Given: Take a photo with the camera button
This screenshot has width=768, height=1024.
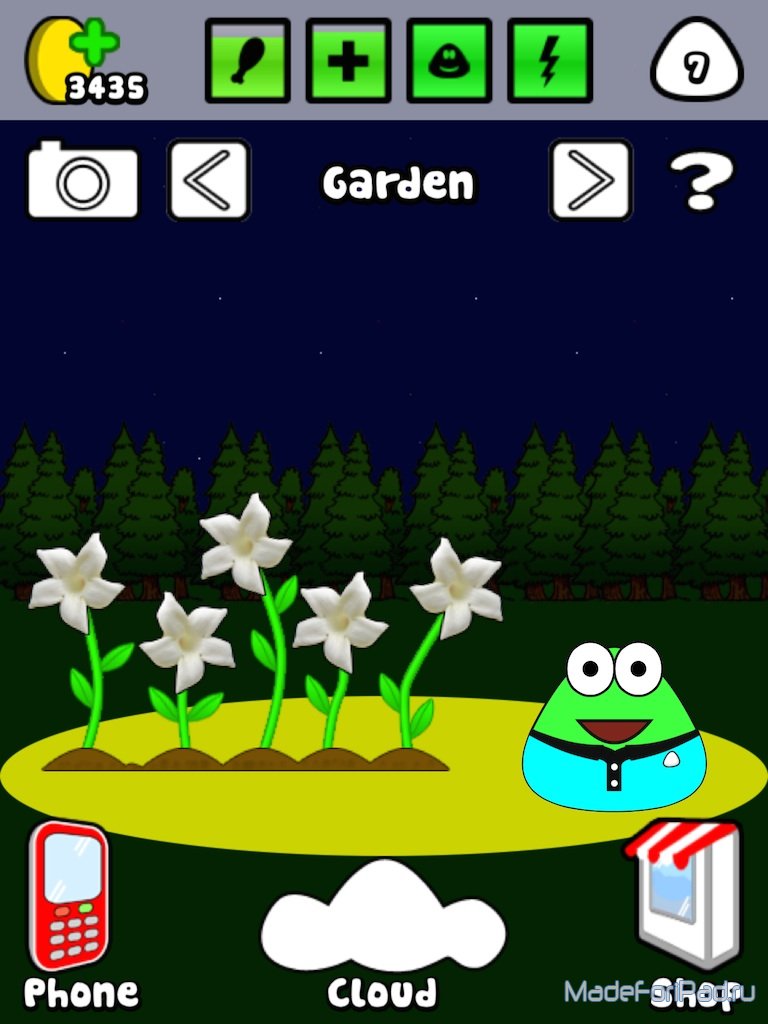Looking at the screenshot, I should [82, 180].
